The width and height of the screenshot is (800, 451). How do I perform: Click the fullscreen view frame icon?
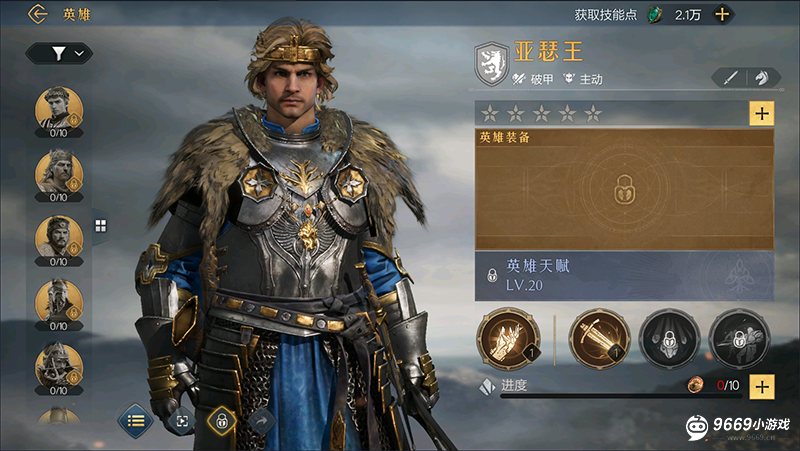click(182, 421)
